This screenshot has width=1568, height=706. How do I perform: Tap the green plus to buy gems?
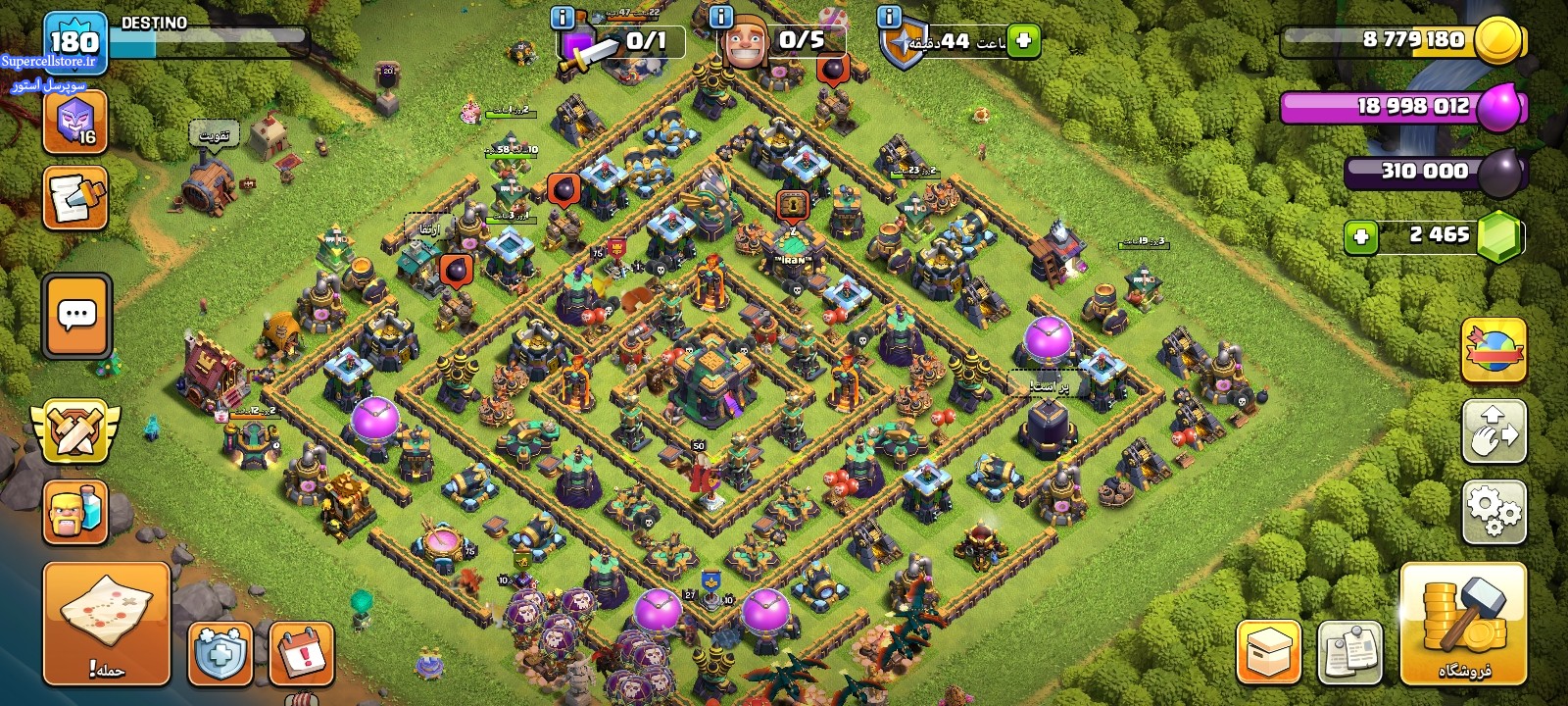coord(1360,236)
